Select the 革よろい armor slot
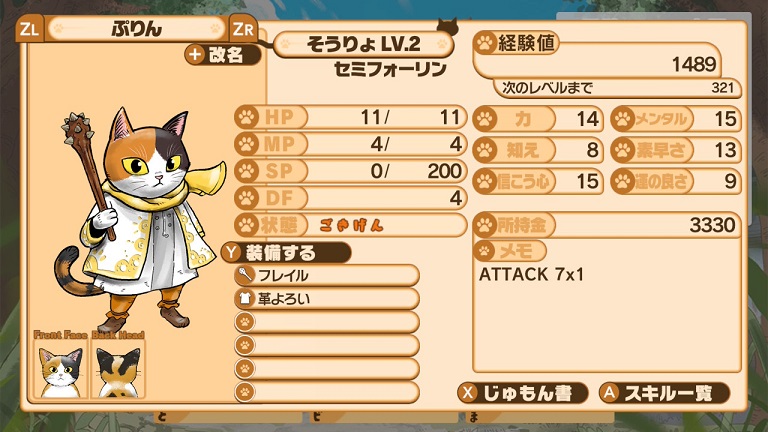The width and height of the screenshot is (768, 432). (x=326, y=298)
